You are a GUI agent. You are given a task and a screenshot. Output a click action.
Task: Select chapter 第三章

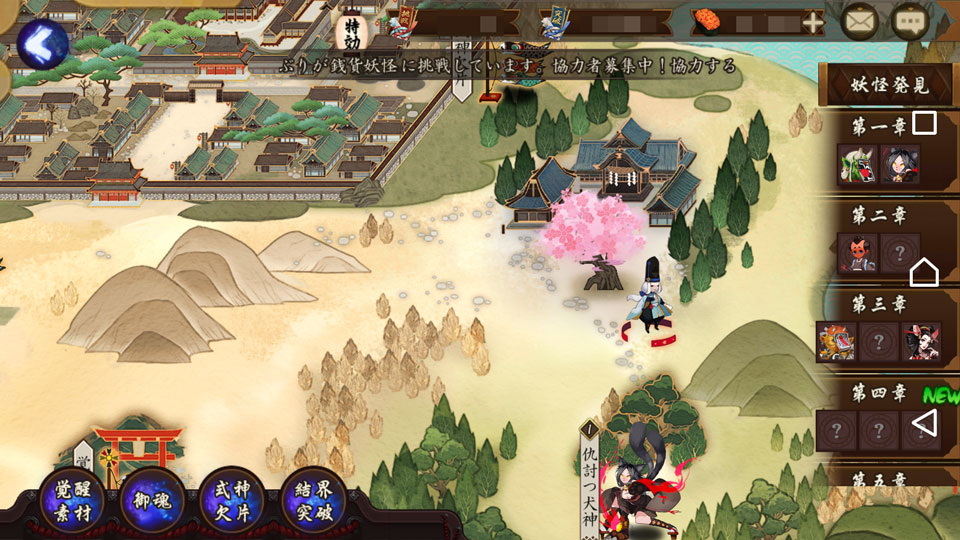(879, 302)
